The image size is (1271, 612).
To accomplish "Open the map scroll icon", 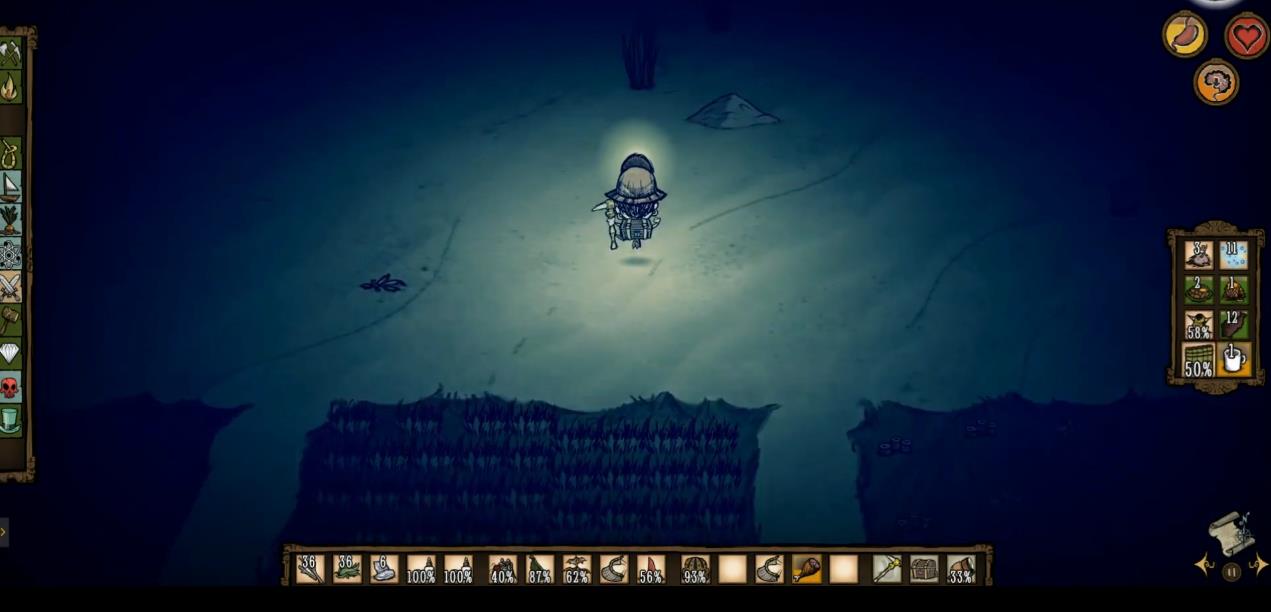I will pyautogui.click(x=1232, y=533).
